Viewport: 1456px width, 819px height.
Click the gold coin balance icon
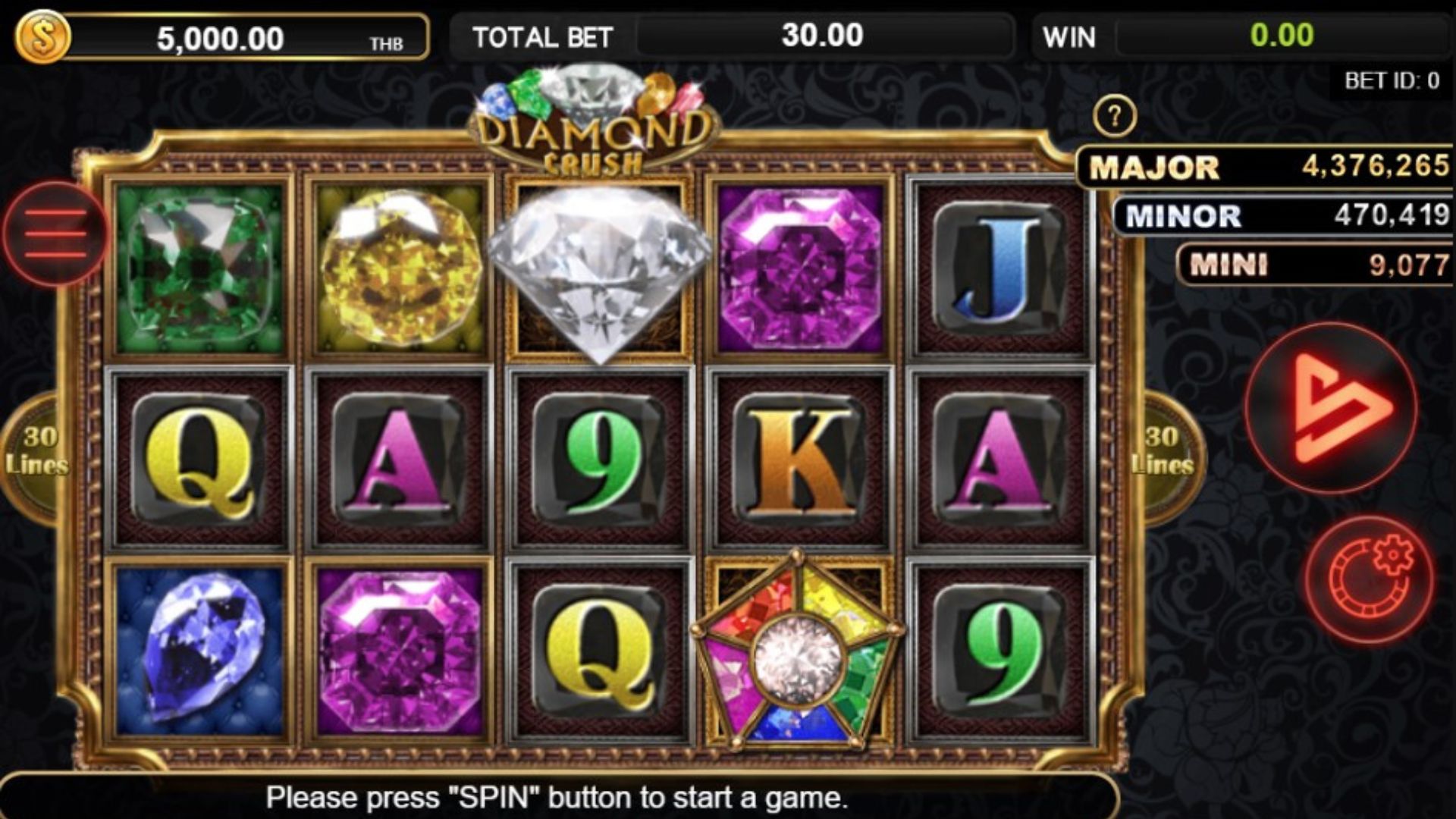(x=42, y=36)
